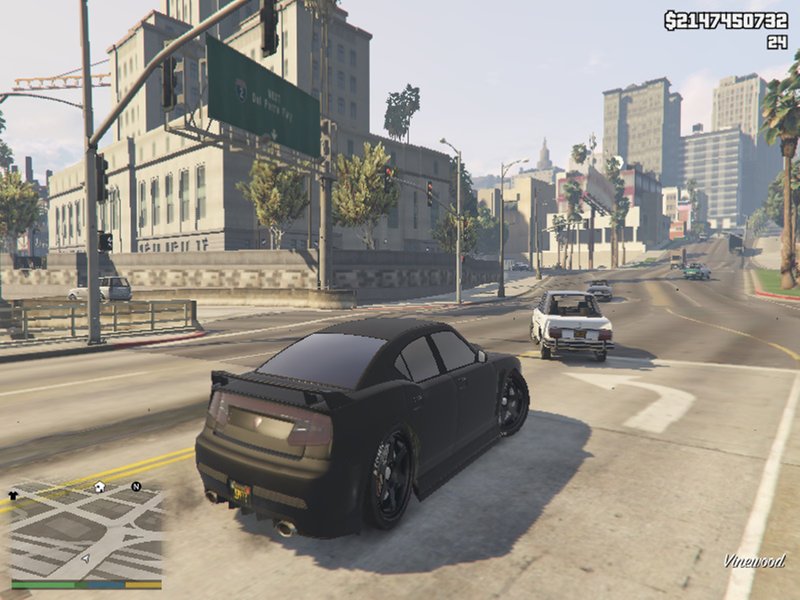Screen dimensions: 800x600
Task: Select the safehouse blip on the minimap
Action: pos(99,487)
